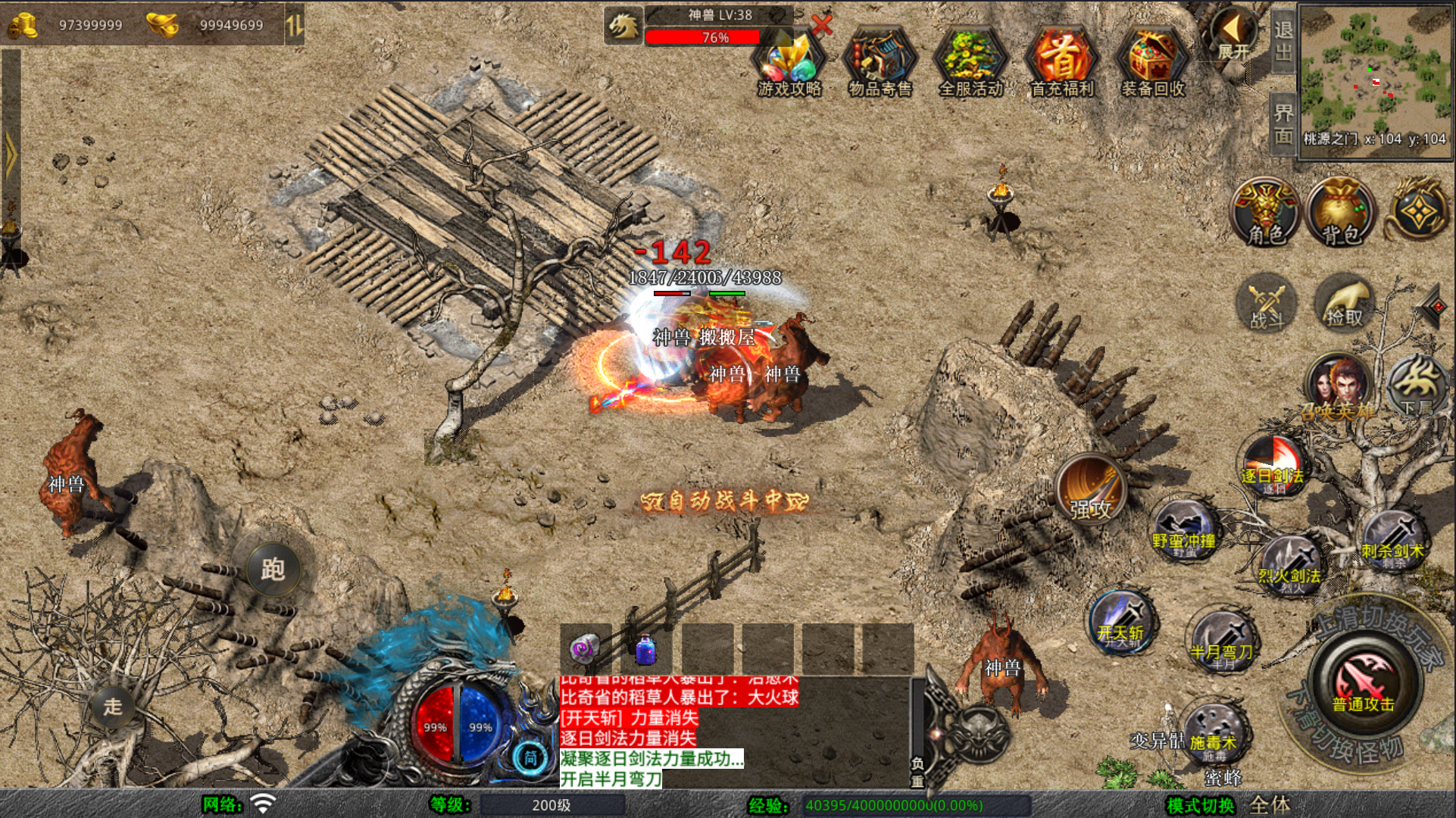Activate the 开天斩 skill
Viewport: 1456px width, 818px height.
(x=1120, y=623)
